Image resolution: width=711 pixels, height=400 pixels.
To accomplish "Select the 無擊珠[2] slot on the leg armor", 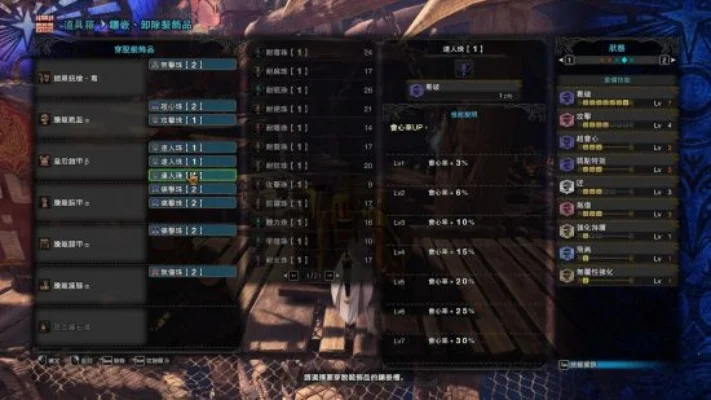I will (192, 271).
